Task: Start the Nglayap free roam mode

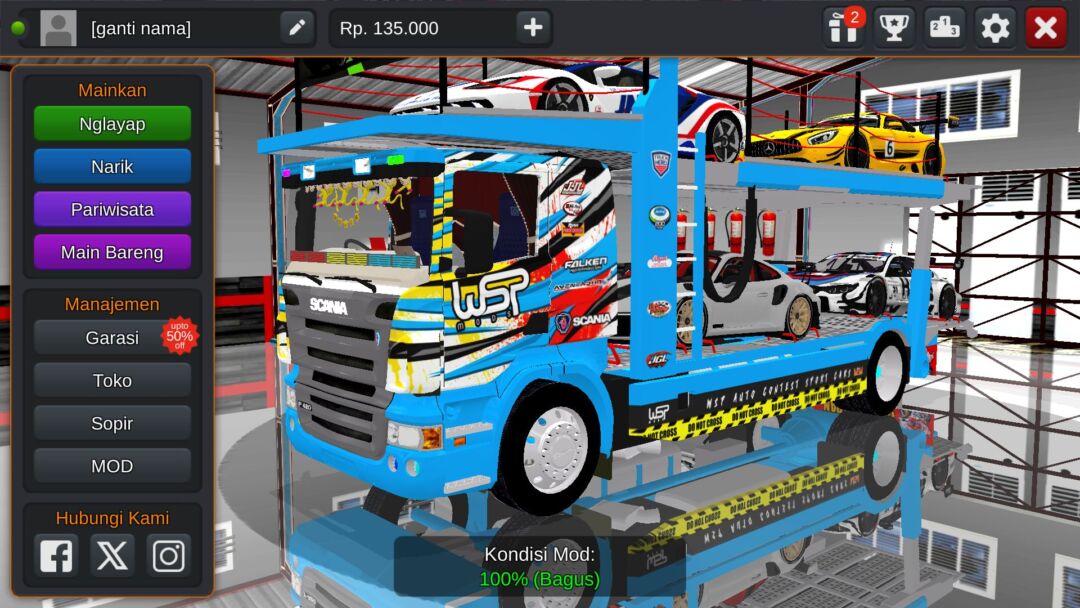Action: [x=112, y=124]
